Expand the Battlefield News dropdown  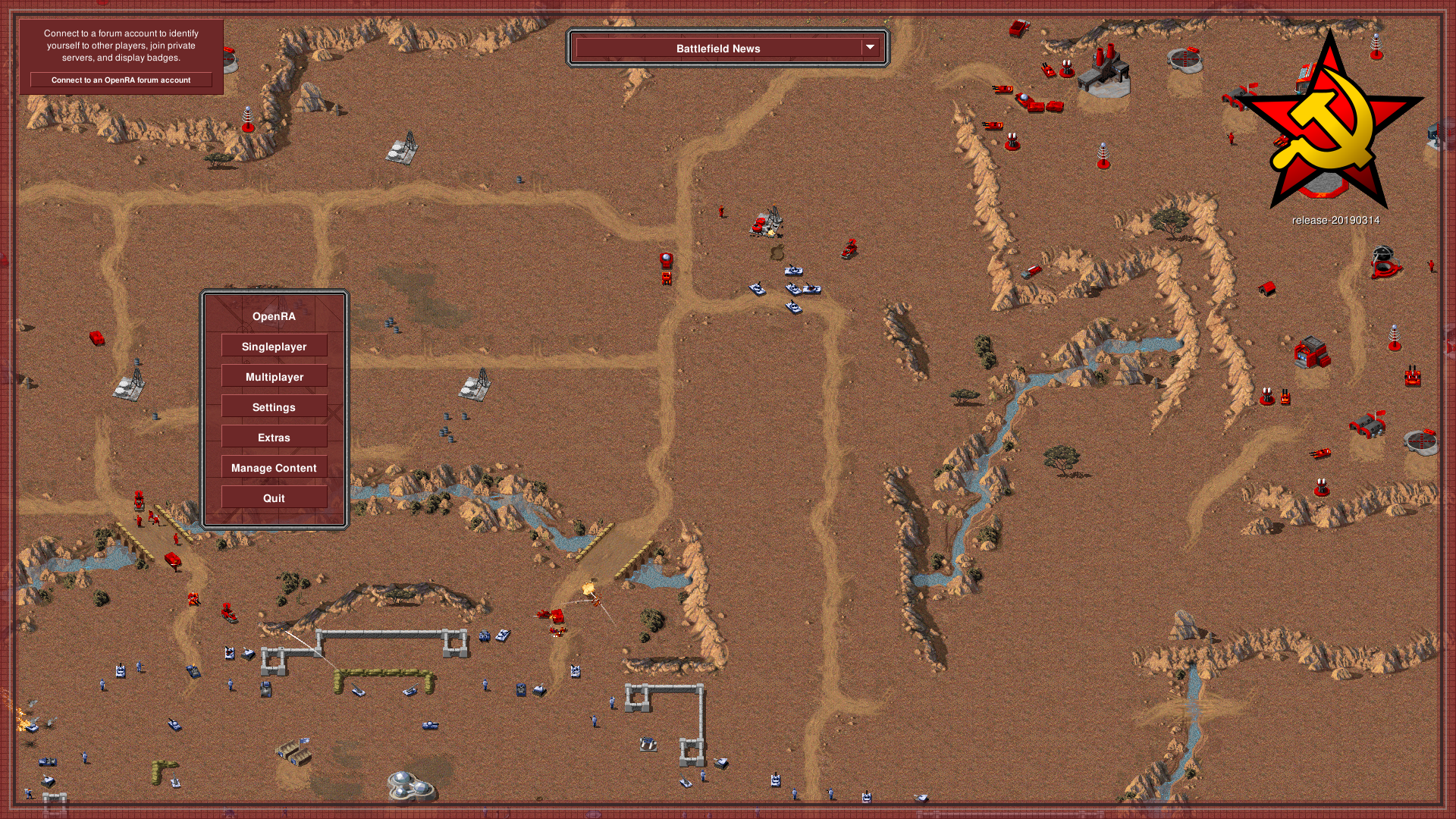point(870,48)
